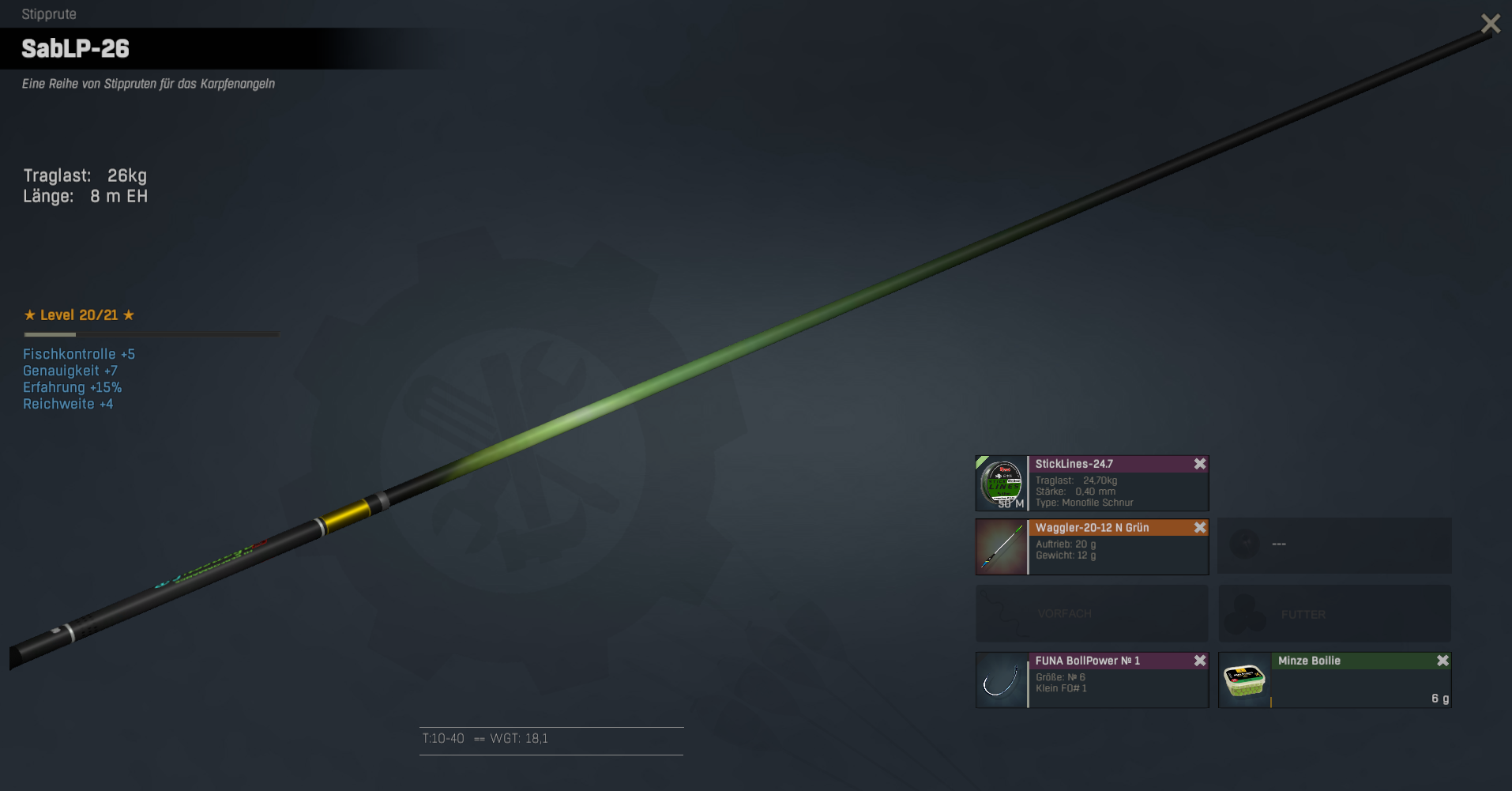Remove the Waggler-20-12 N Grün float
This screenshot has height=791, width=1512.
coord(1200,528)
